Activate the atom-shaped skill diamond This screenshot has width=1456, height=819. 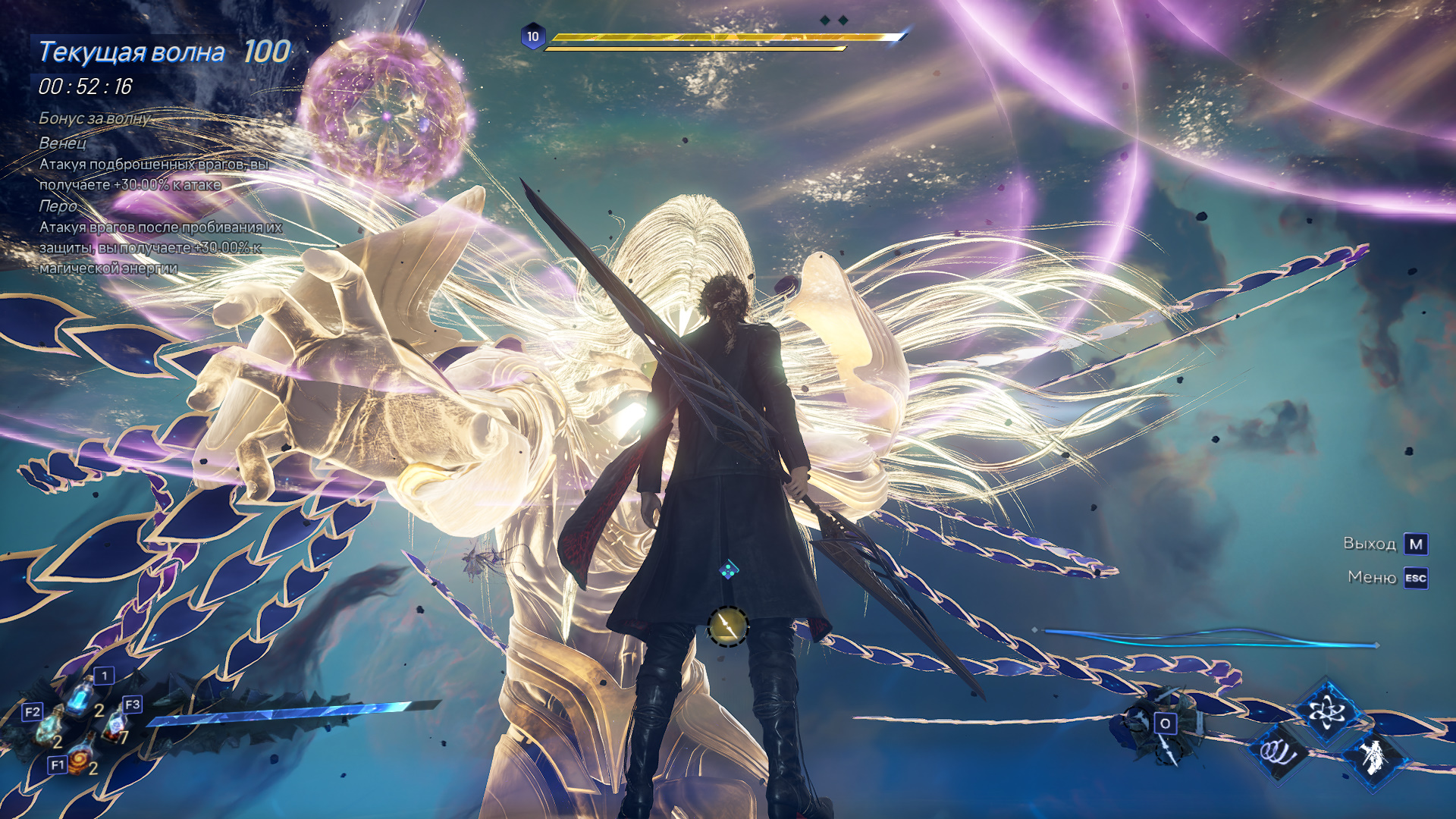click(x=1326, y=711)
